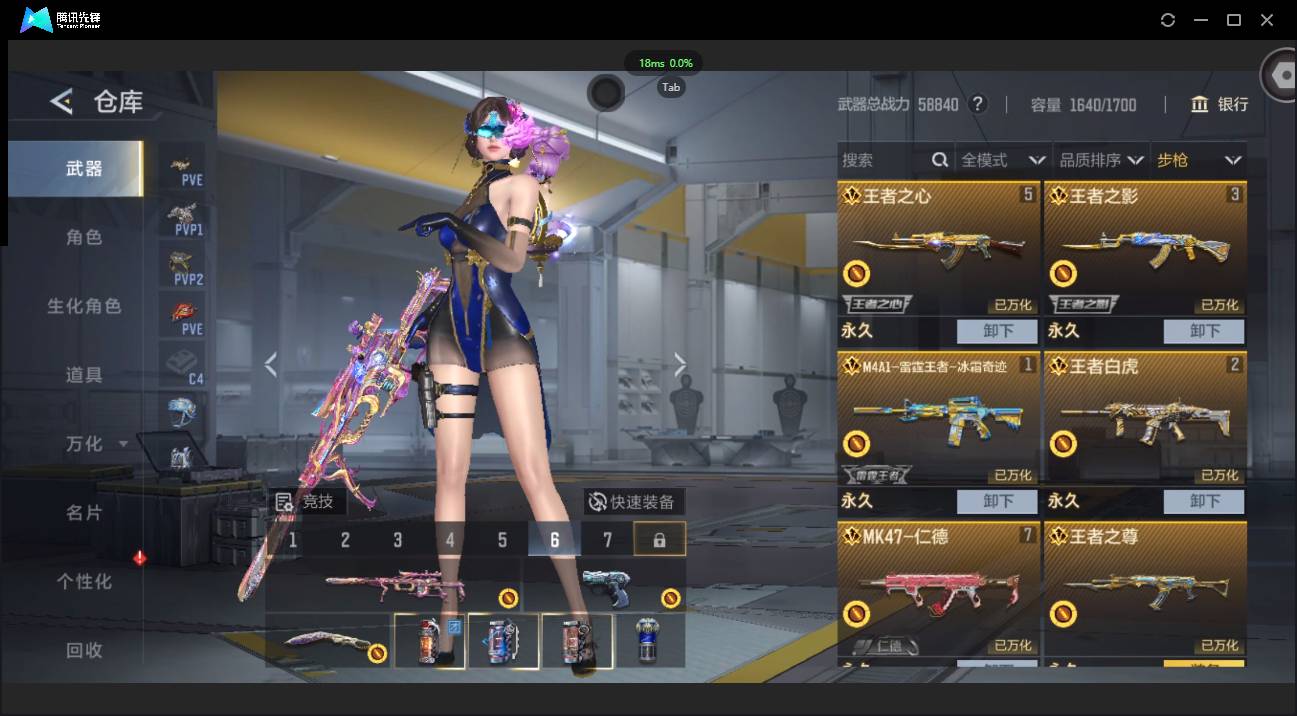The image size is (1297, 716).
Task: Open the 品质排序 sort dropdown
Action: click(x=1101, y=160)
